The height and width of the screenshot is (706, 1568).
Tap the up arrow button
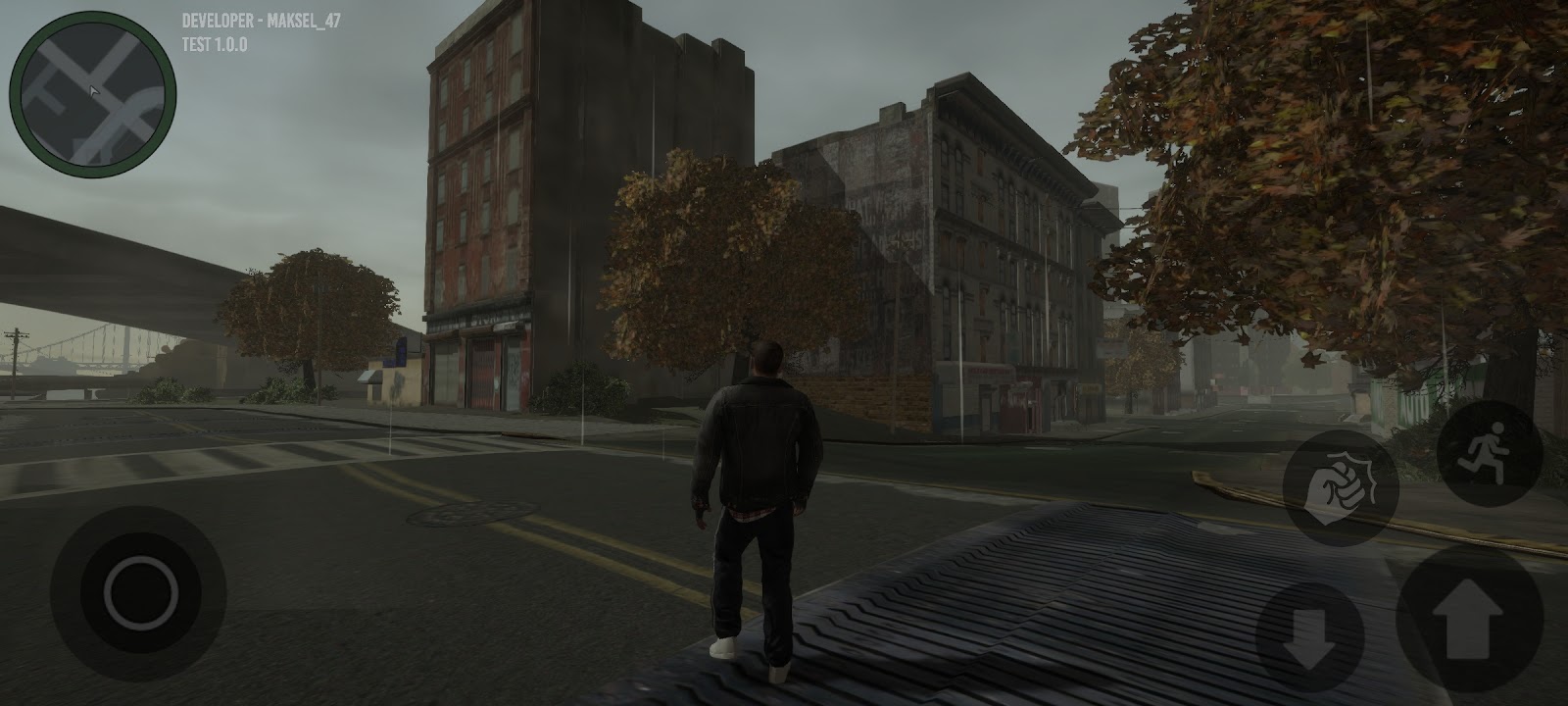click(x=1467, y=624)
